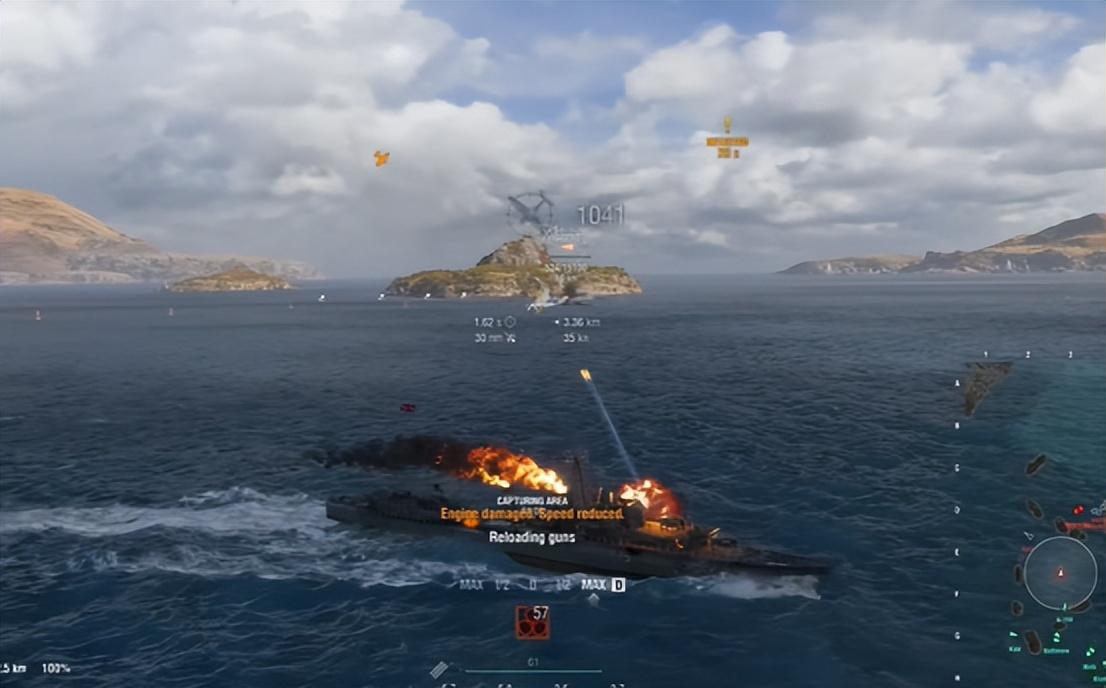Set the throttle to zero stop

tap(533, 585)
